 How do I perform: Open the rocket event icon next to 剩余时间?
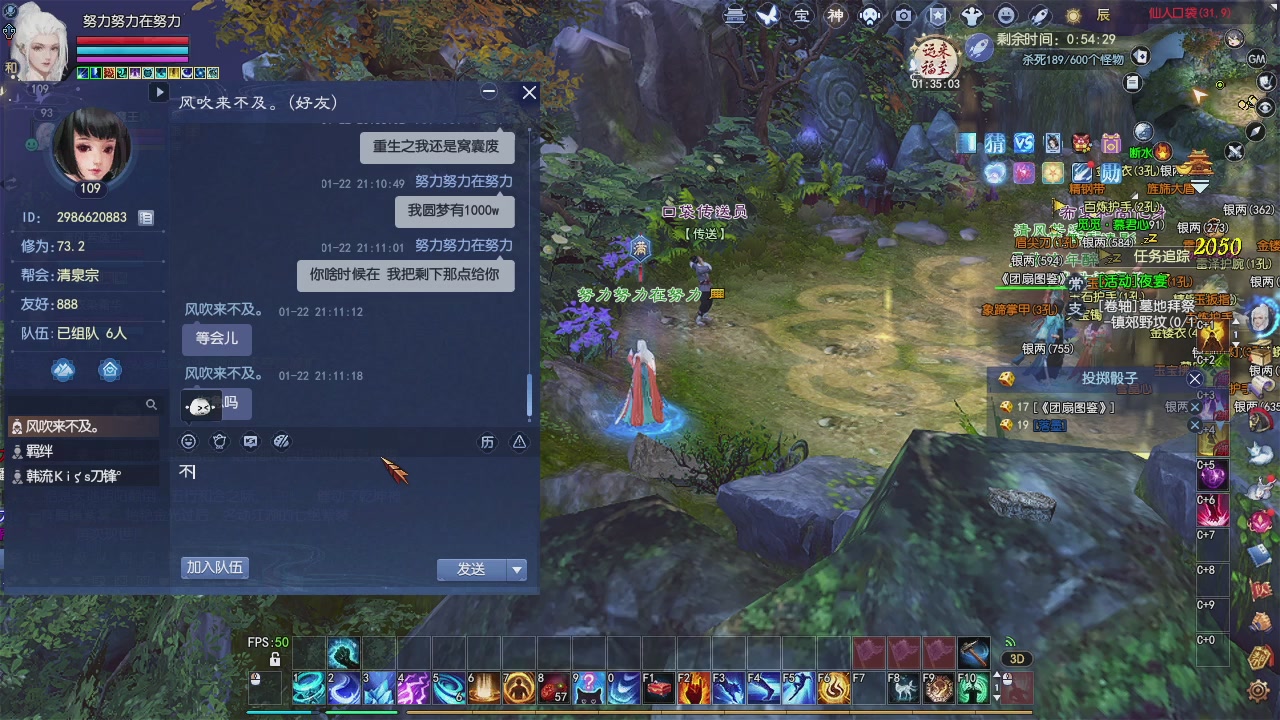click(x=977, y=48)
